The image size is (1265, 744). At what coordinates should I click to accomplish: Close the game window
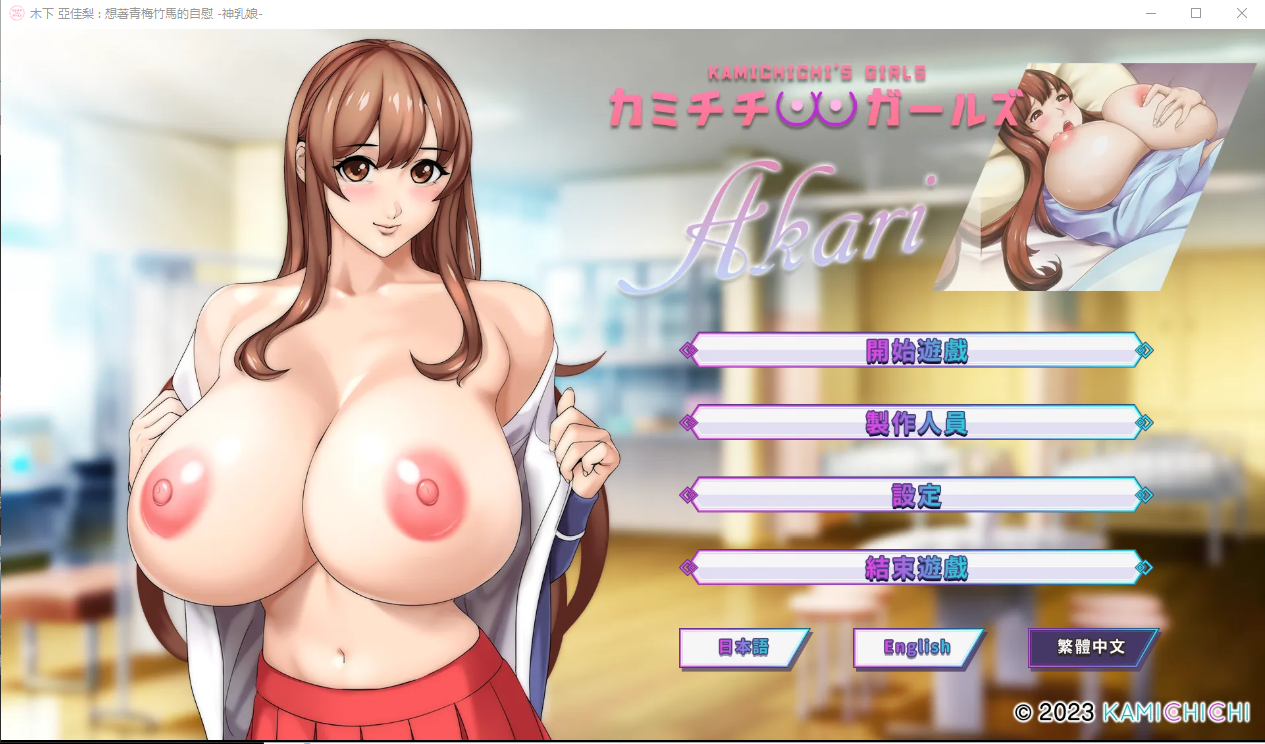[x=1241, y=14]
